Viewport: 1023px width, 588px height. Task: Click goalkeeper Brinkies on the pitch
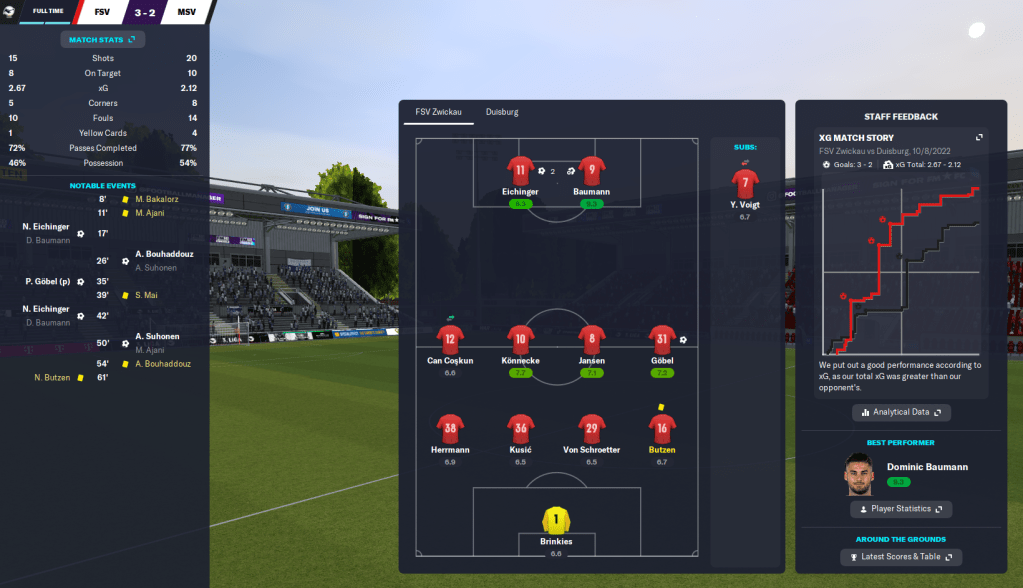tap(556, 520)
